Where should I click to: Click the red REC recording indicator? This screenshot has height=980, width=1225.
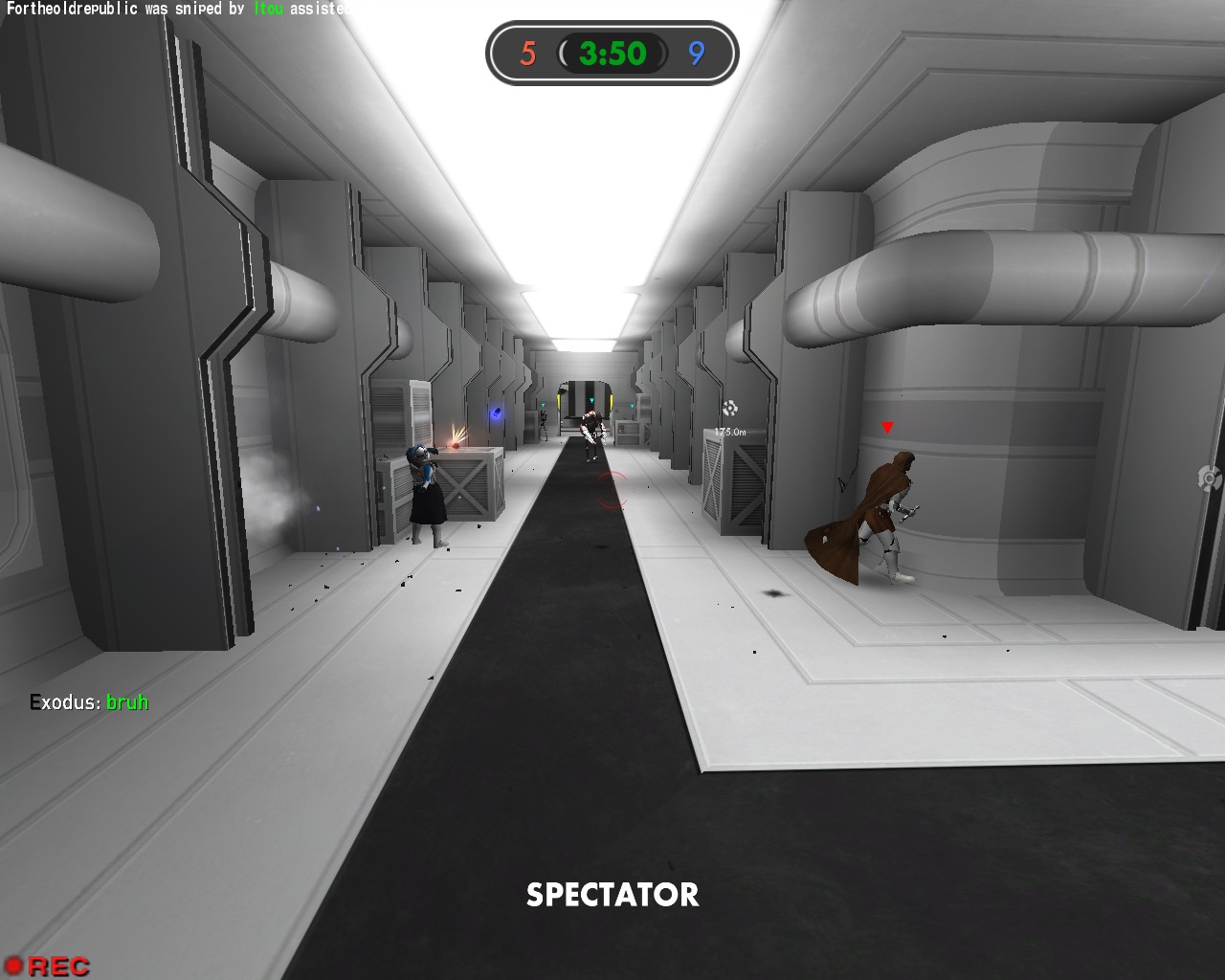(47, 966)
